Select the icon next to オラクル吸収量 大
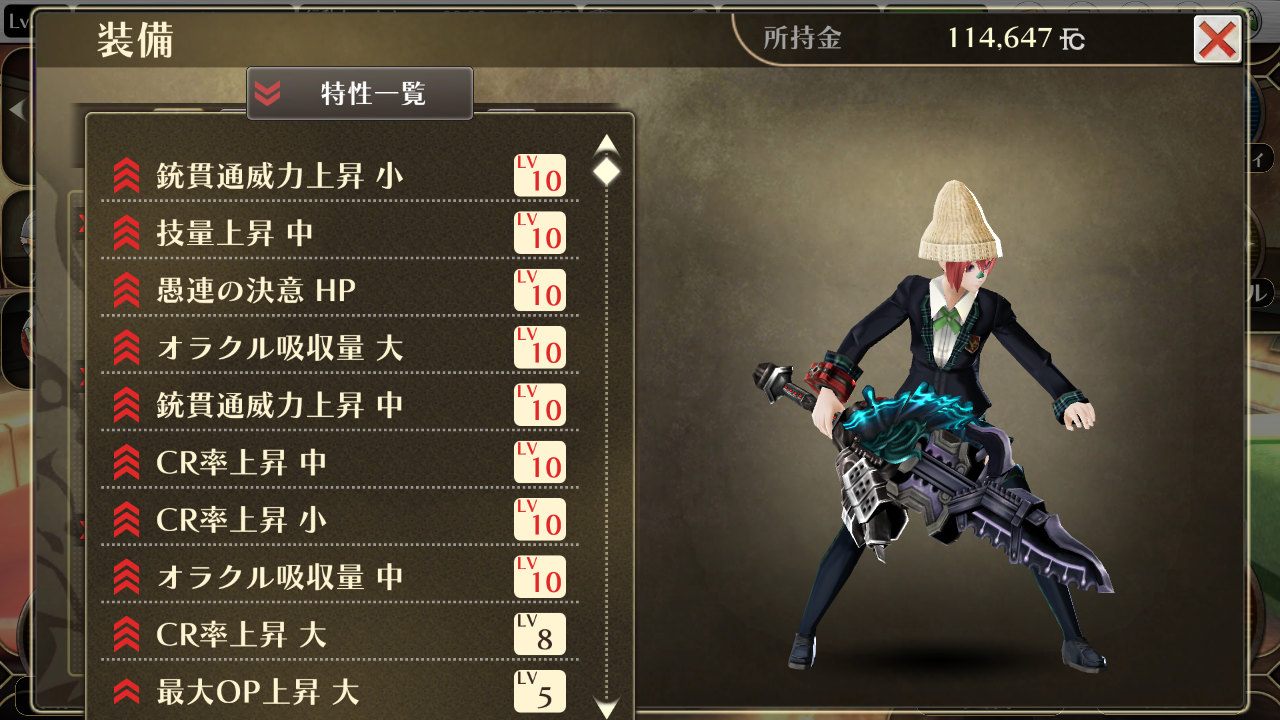The width and height of the screenshot is (1280, 720). point(125,348)
